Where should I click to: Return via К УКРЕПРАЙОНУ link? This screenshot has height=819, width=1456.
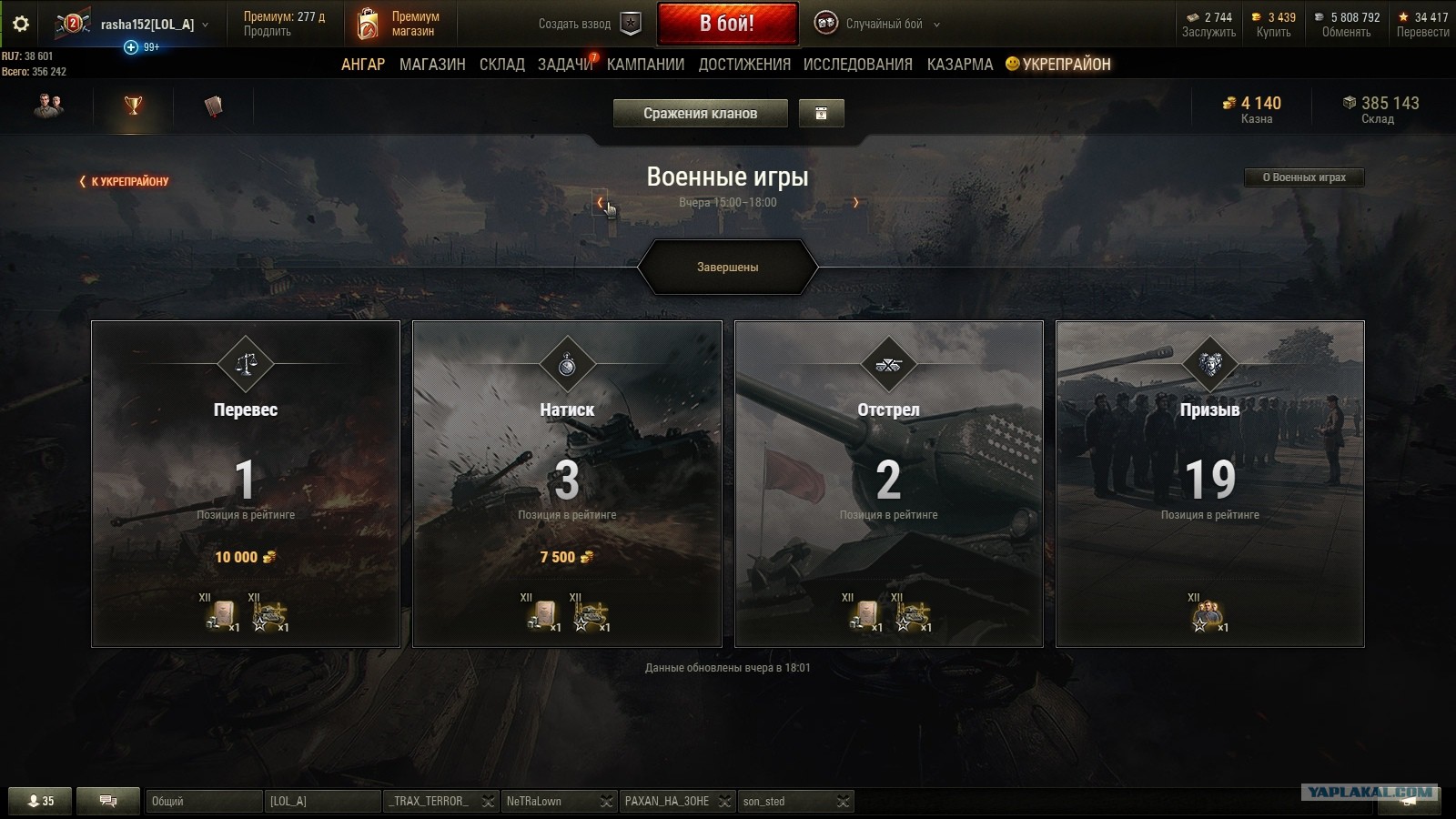(x=125, y=181)
